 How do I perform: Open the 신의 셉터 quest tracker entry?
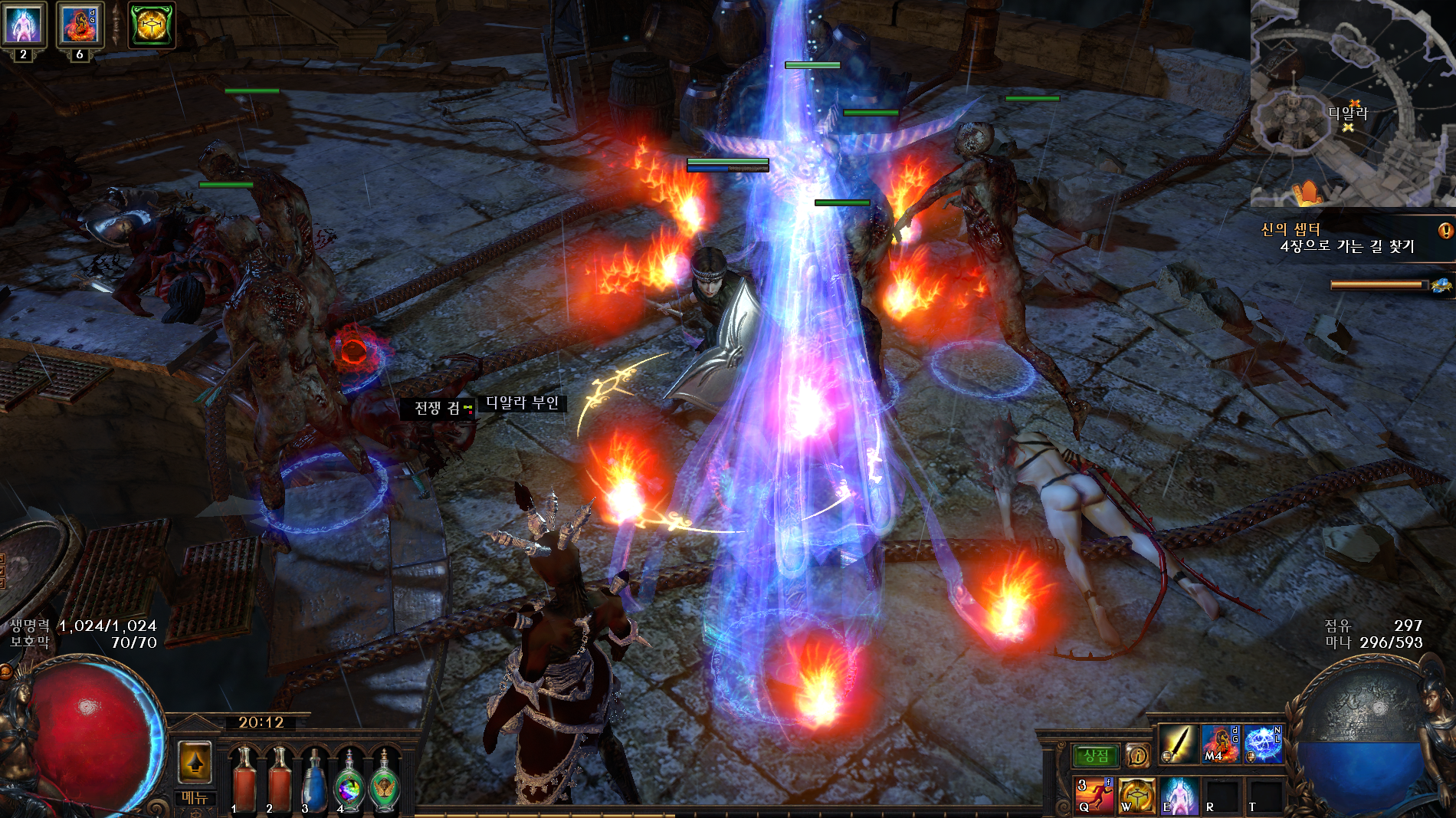click(x=1291, y=229)
